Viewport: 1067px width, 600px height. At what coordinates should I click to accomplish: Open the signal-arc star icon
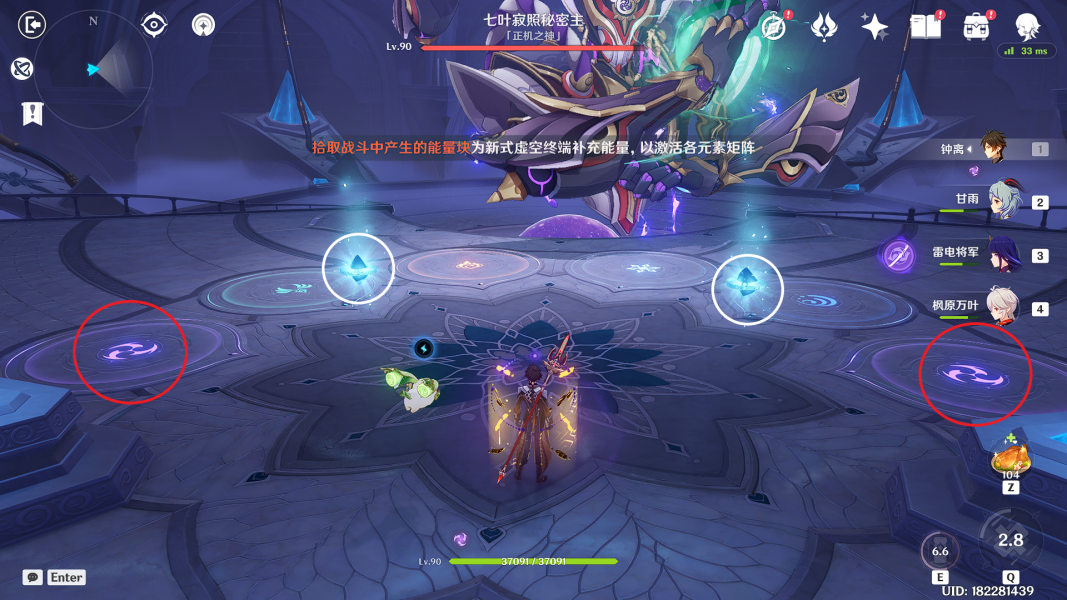[204, 24]
